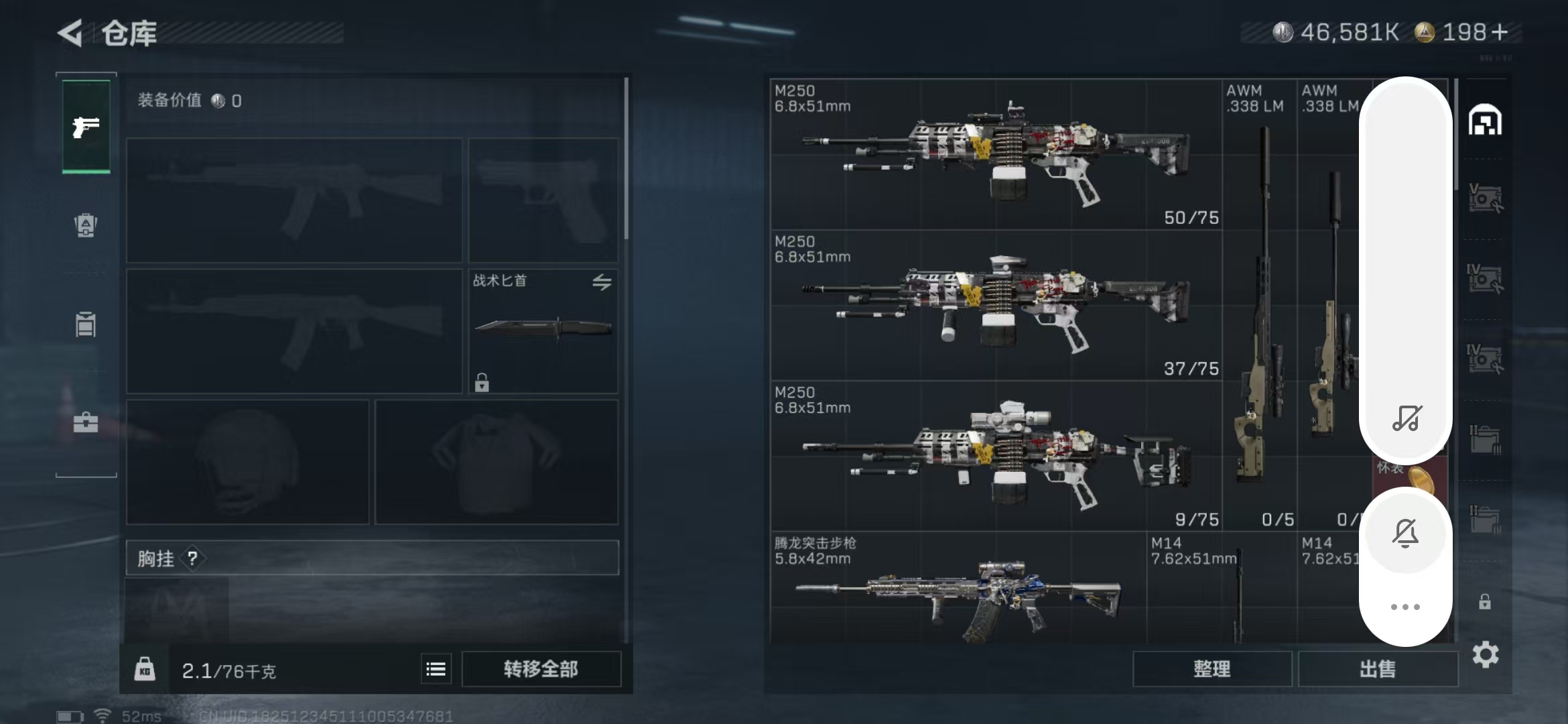The image size is (1568, 724).
Task: Swap the tactical knife using the arrows icon
Action: coord(602,282)
